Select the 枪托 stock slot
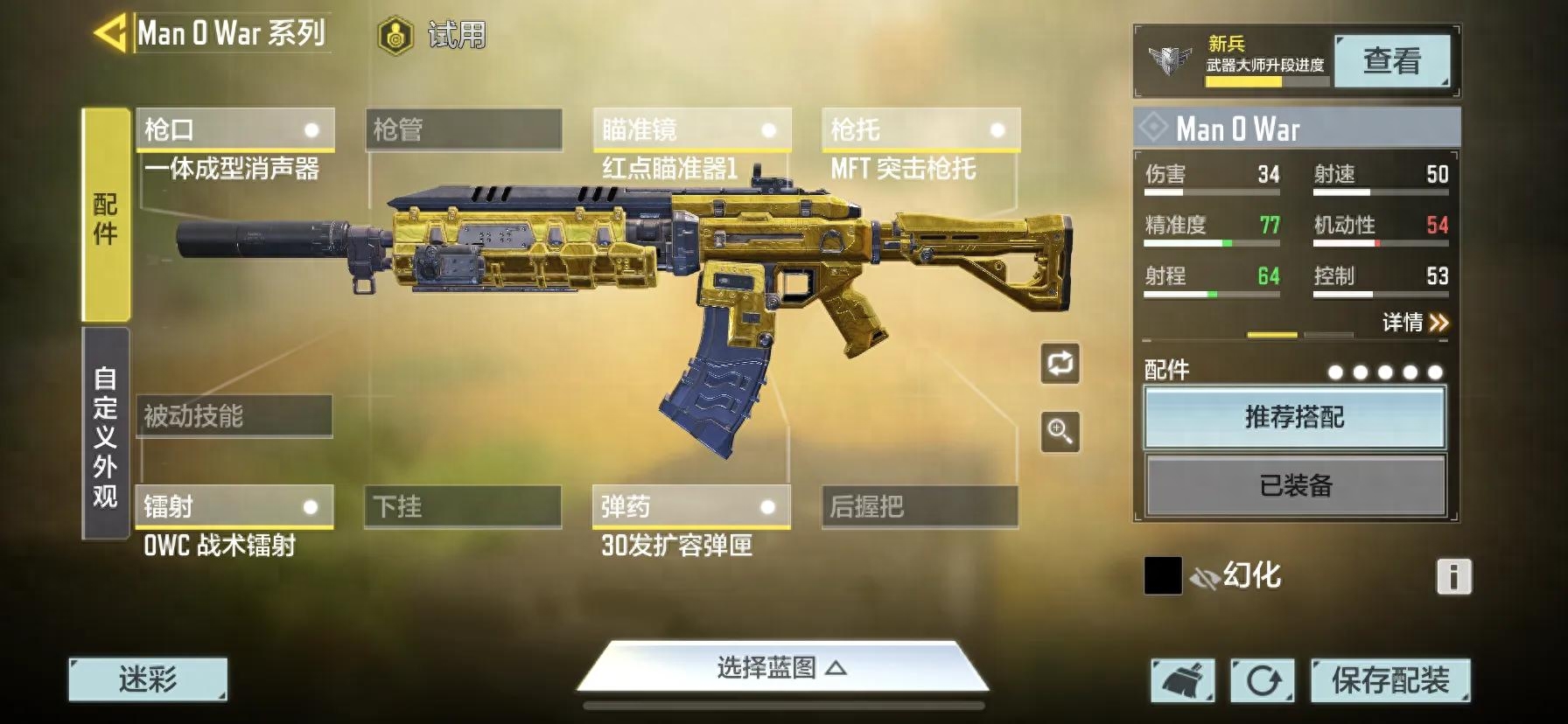The width and height of the screenshot is (1568, 724). (920, 130)
